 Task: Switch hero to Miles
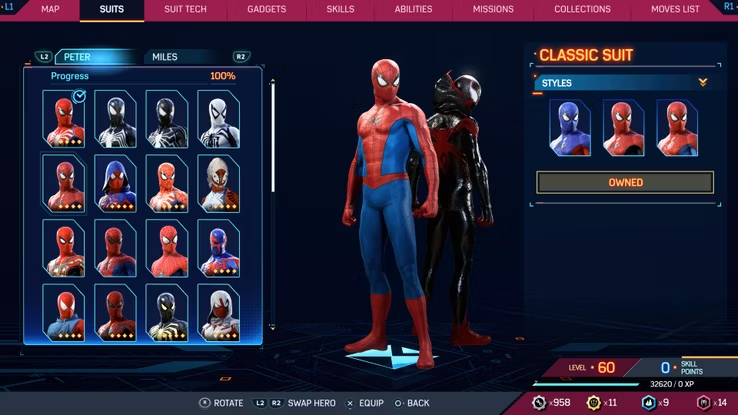pos(165,57)
